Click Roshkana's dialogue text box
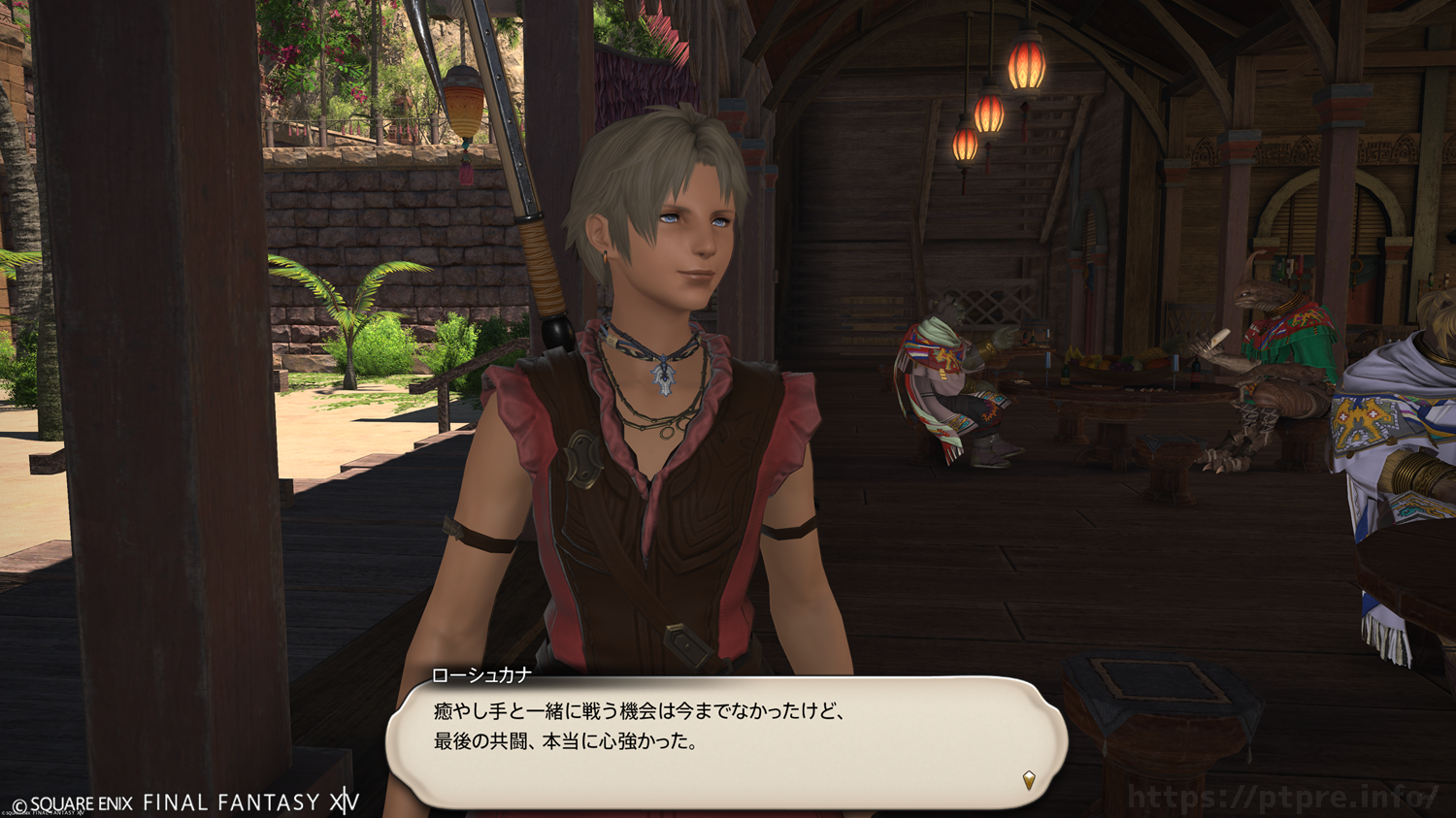The width and height of the screenshot is (1456, 818). (x=726, y=741)
